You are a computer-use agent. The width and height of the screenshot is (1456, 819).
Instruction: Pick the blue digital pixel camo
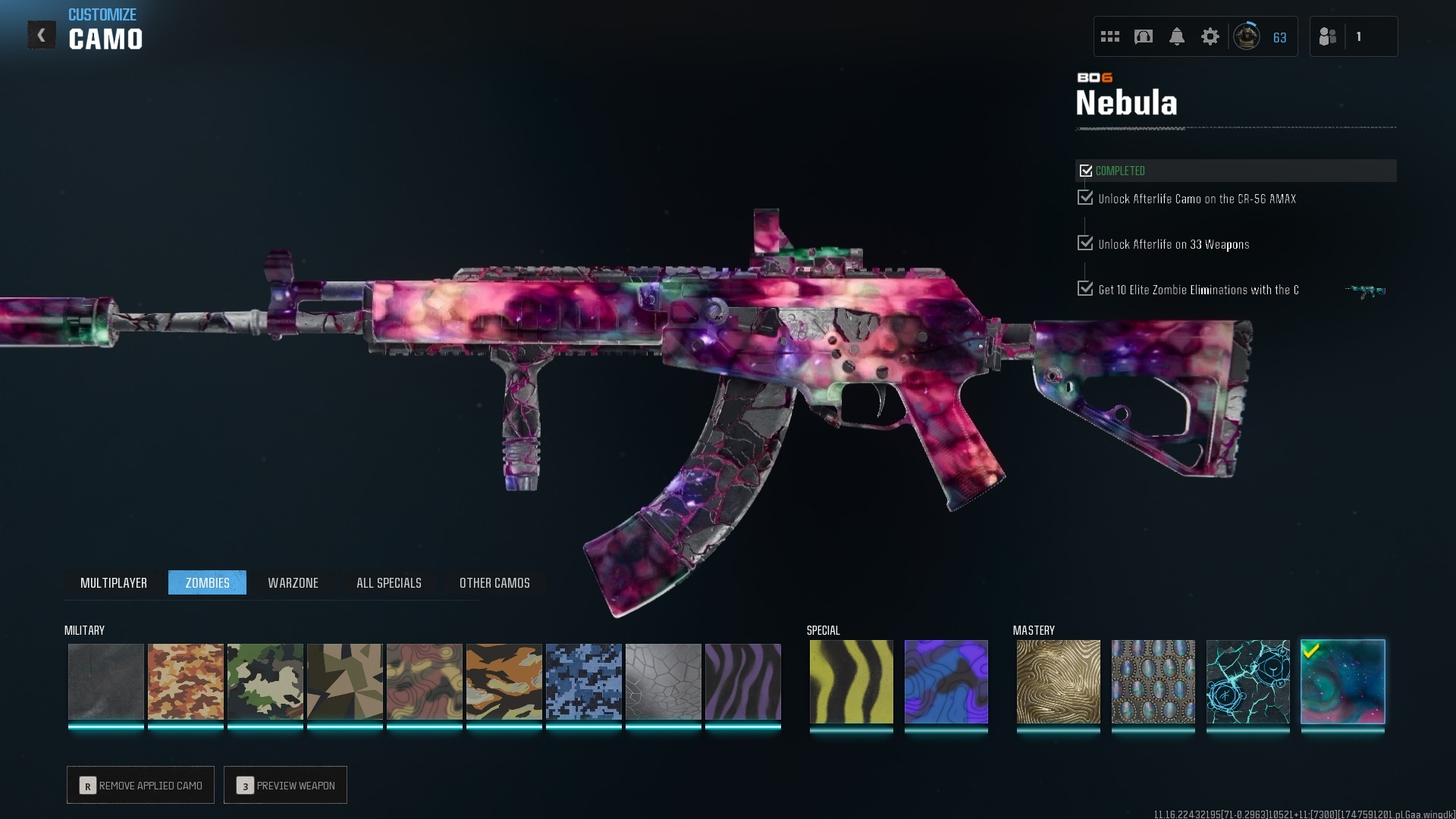(x=583, y=682)
